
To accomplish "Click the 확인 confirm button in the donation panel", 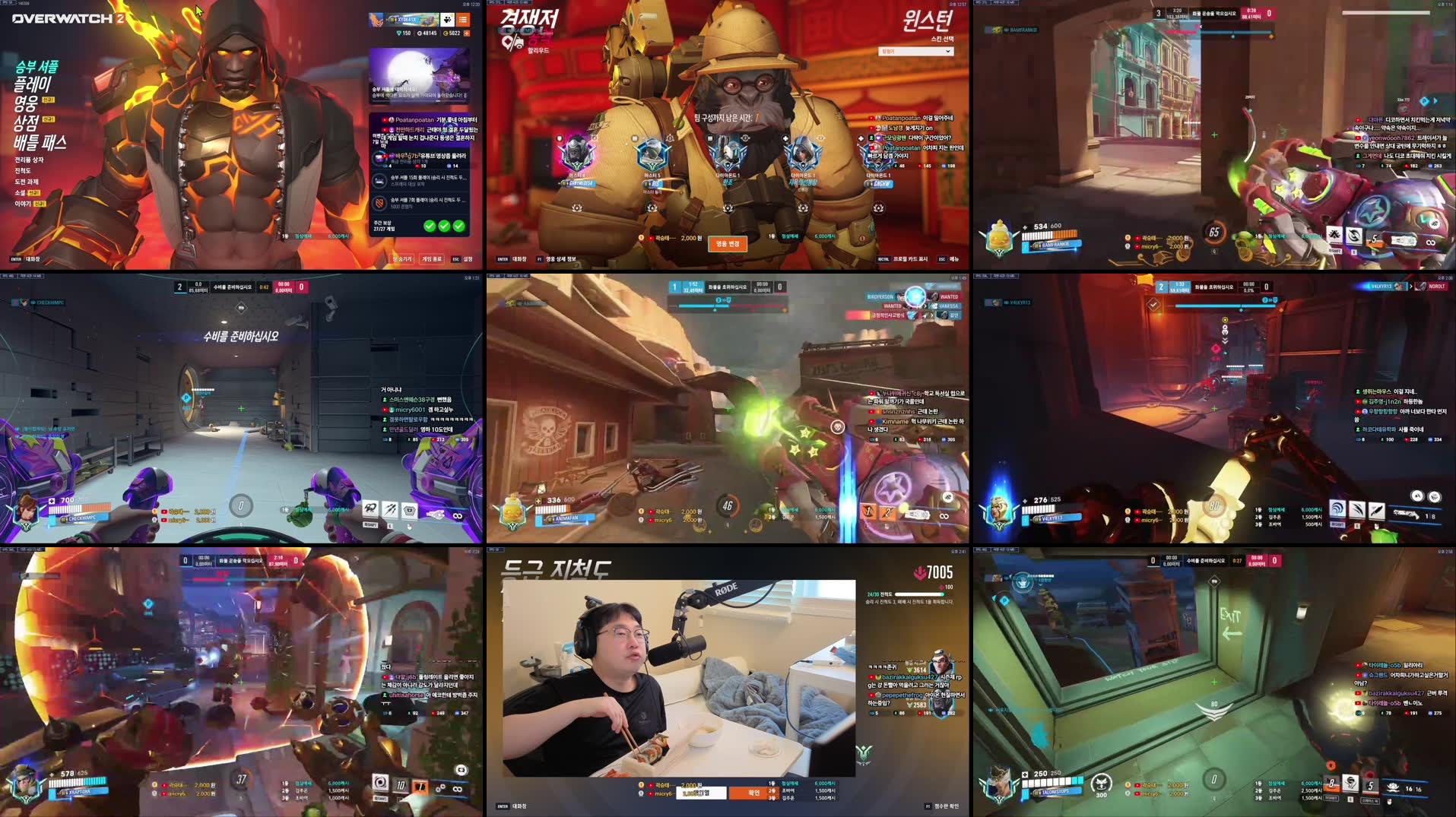I will tap(754, 793).
